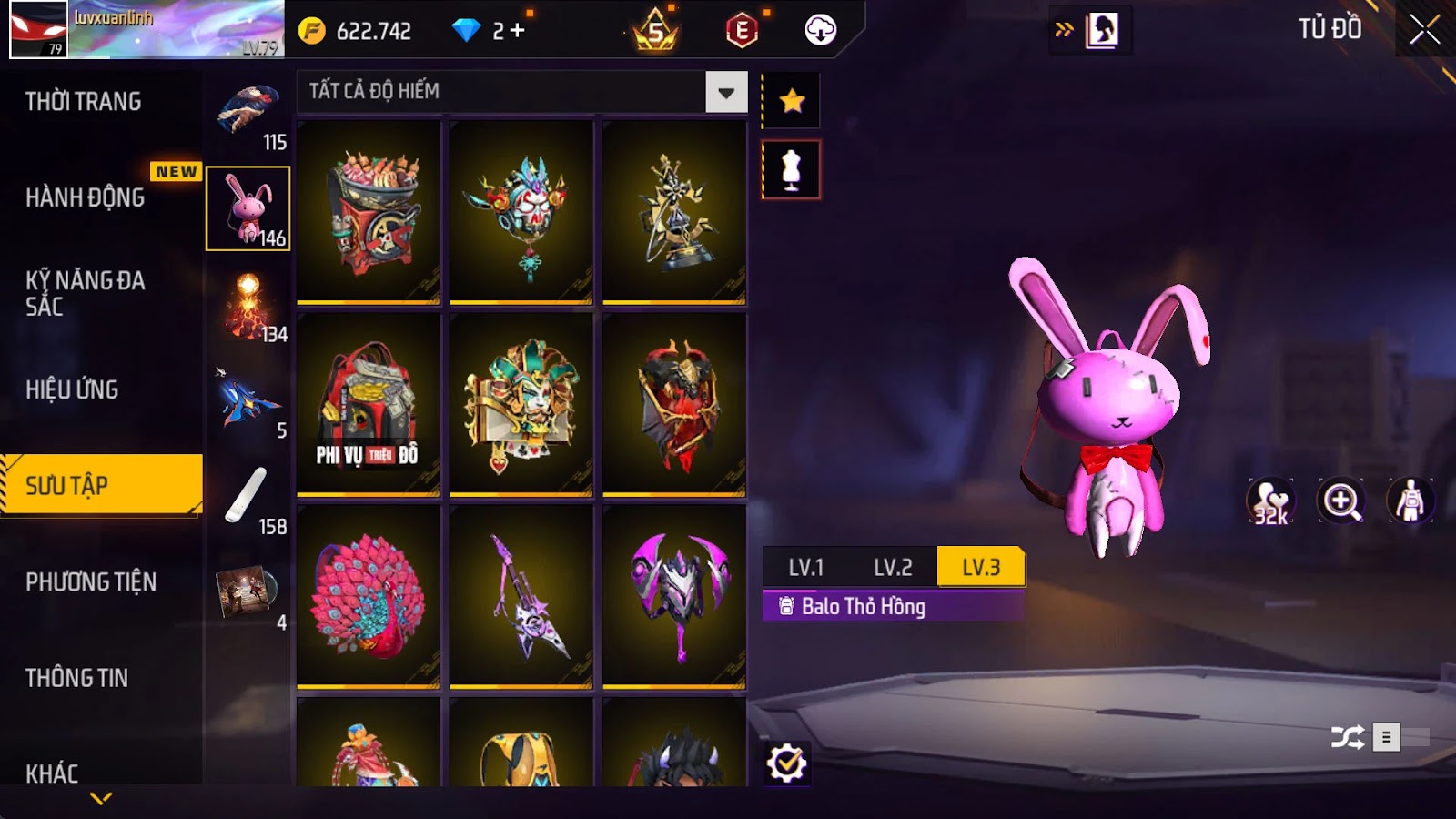The image size is (1456, 819).
Task: Select the Hành Động menu entry
Action: 86,197
